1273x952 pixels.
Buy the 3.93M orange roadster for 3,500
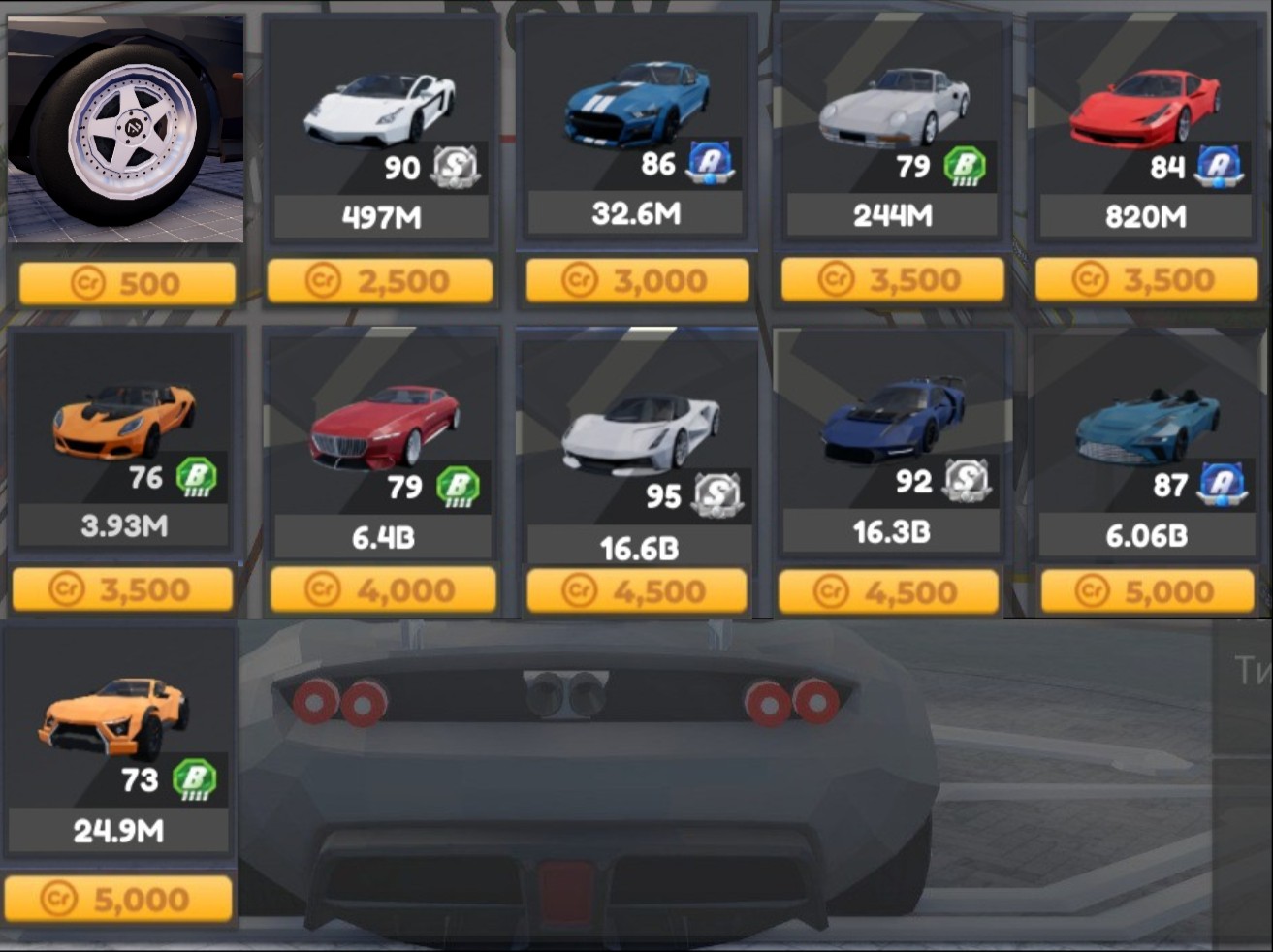point(123,589)
